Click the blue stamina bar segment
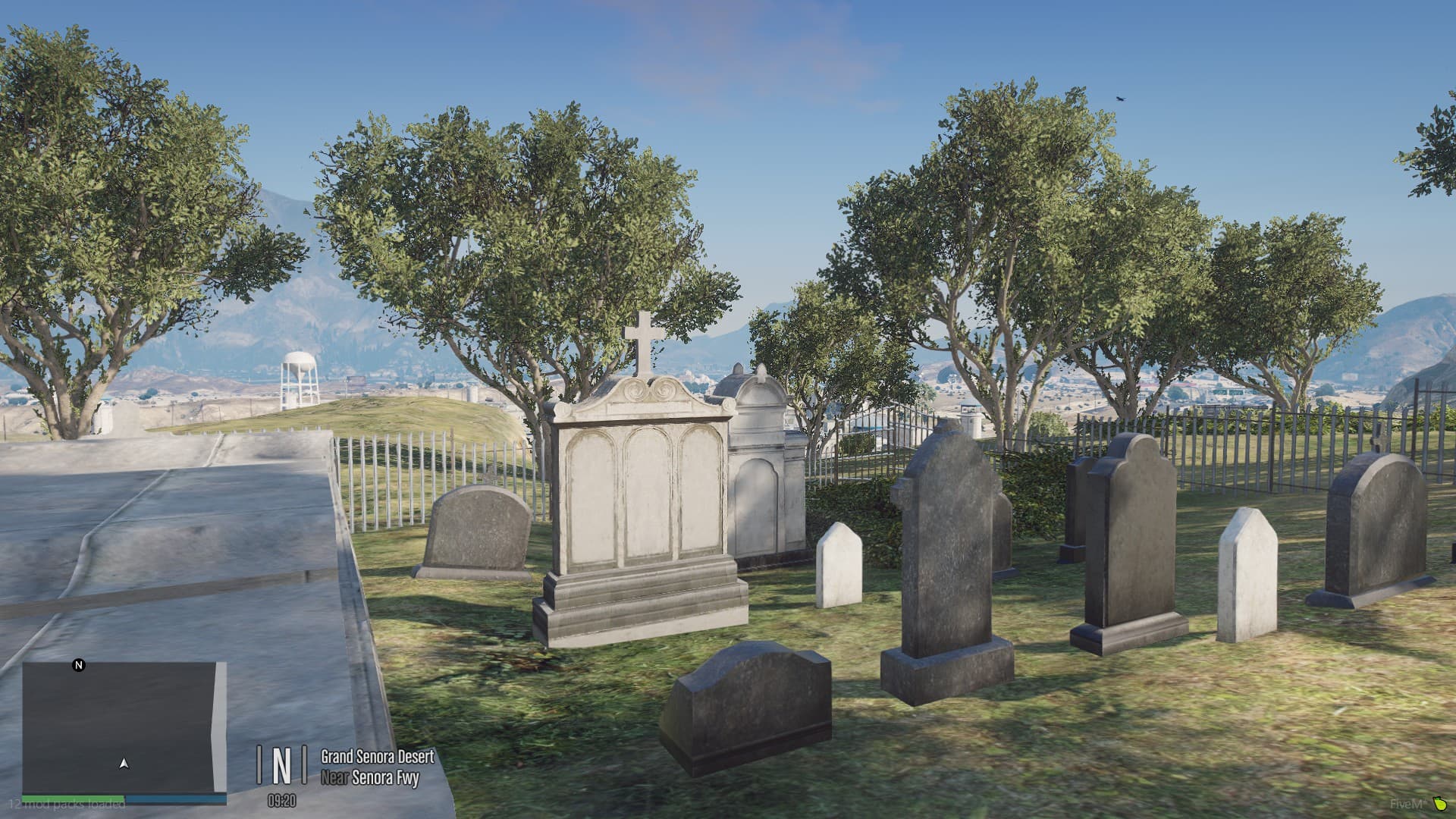Screen dimensions: 1456x819 pyautogui.click(x=174, y=799)
